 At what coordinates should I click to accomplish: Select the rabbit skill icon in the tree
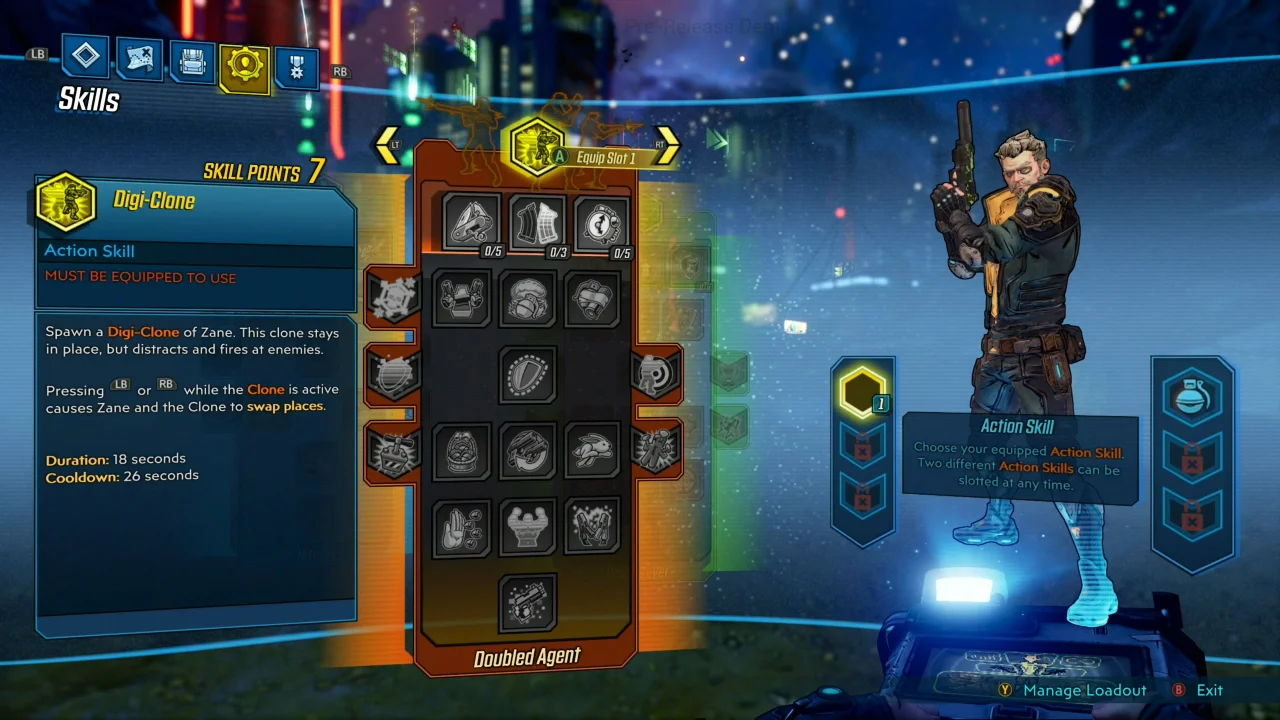[x=592, y=451]
